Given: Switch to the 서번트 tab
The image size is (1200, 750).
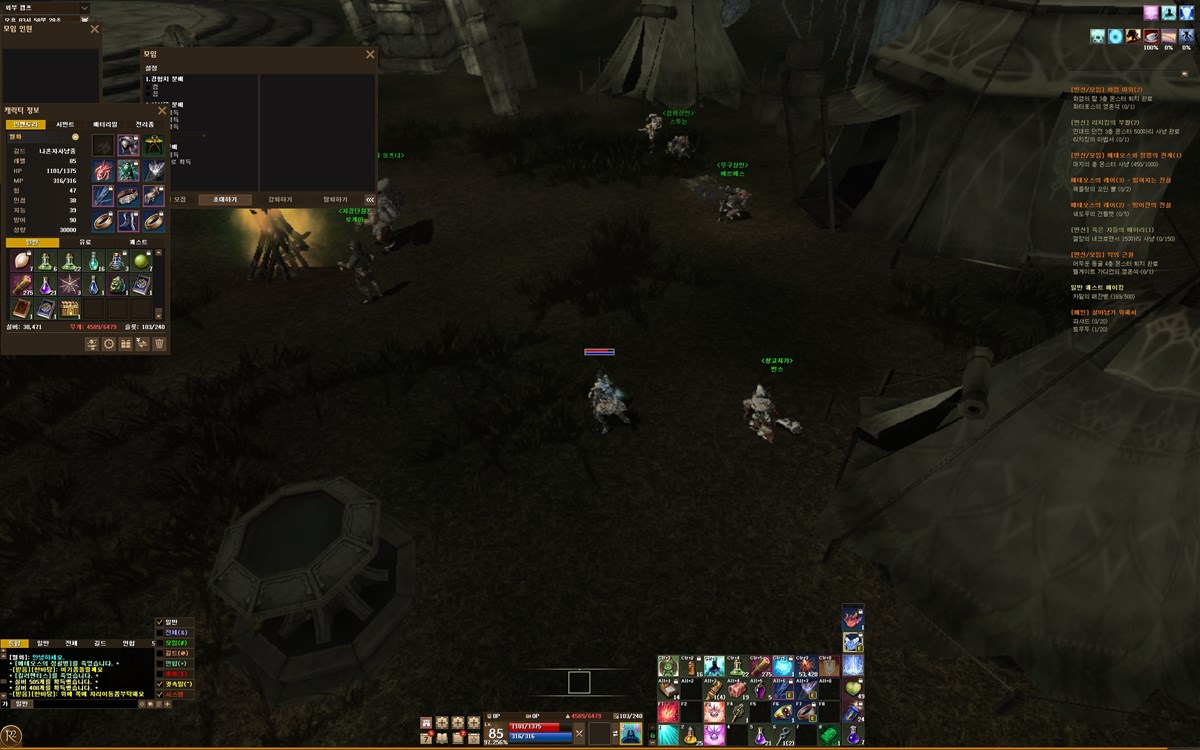Looking at the screenshot, I should tap(65, 124).
